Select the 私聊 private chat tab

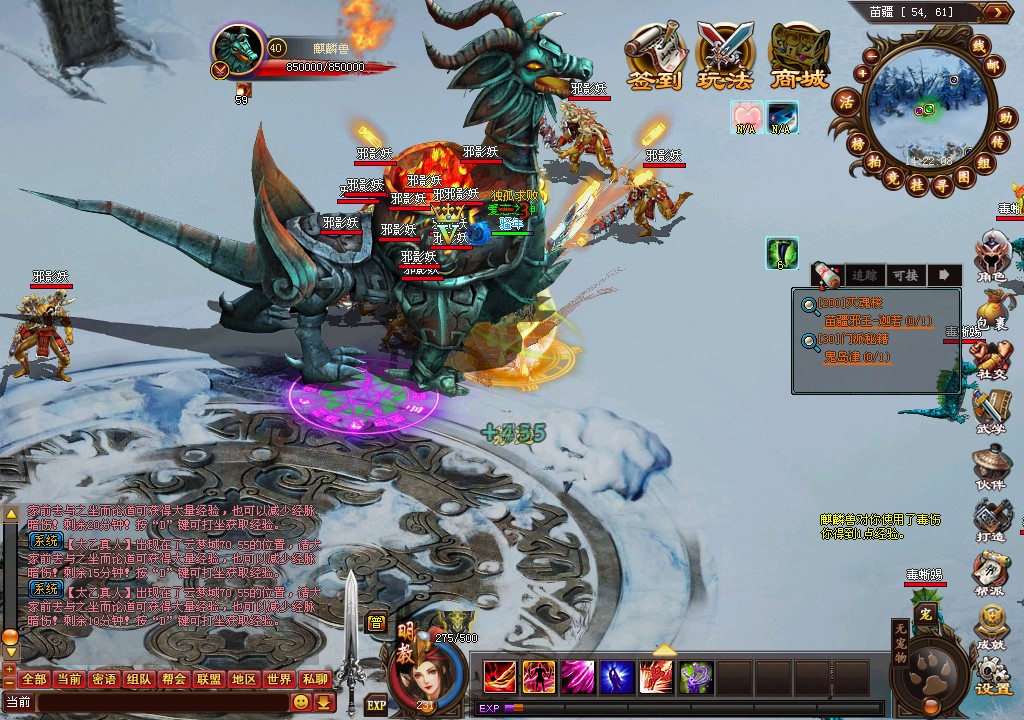point(315,680)
